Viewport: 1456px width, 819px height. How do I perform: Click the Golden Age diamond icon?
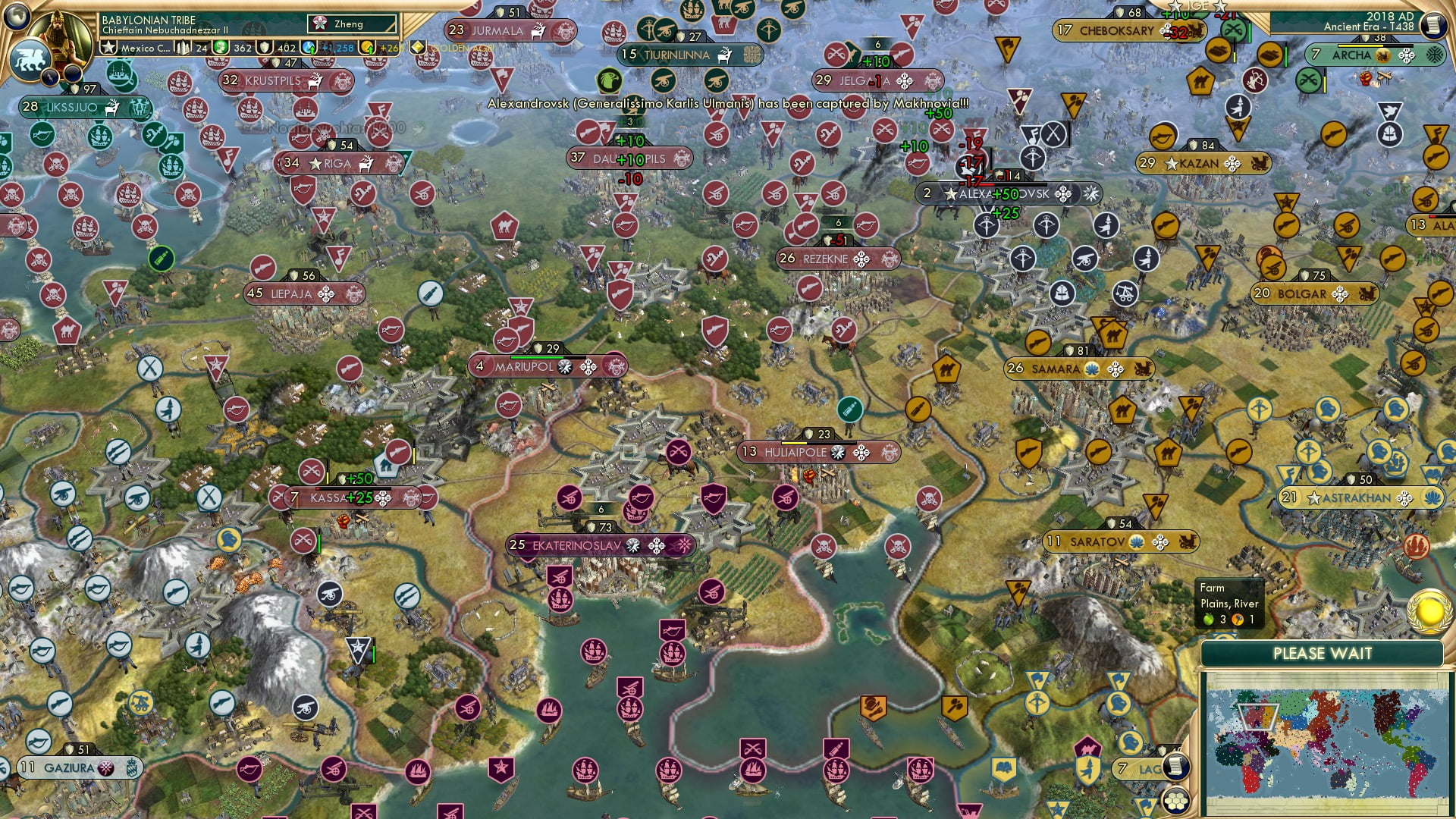417,47
